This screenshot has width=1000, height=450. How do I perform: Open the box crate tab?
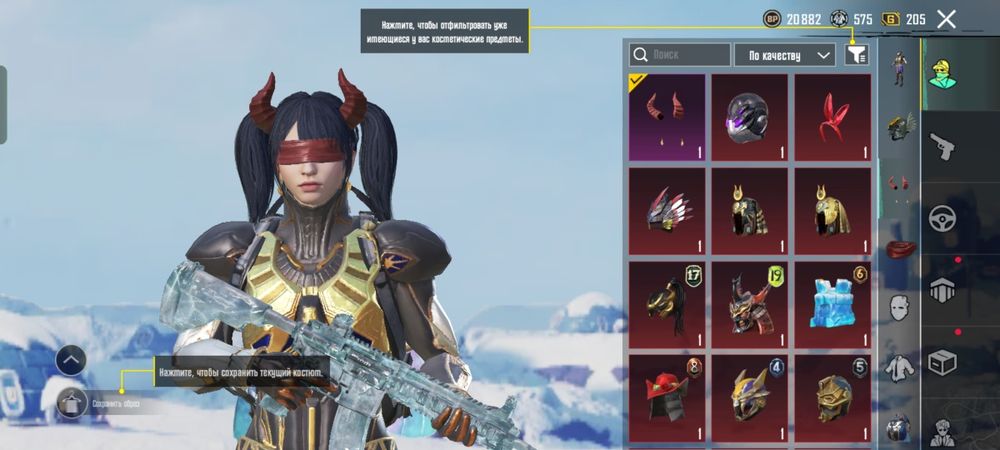pos(942,360)
